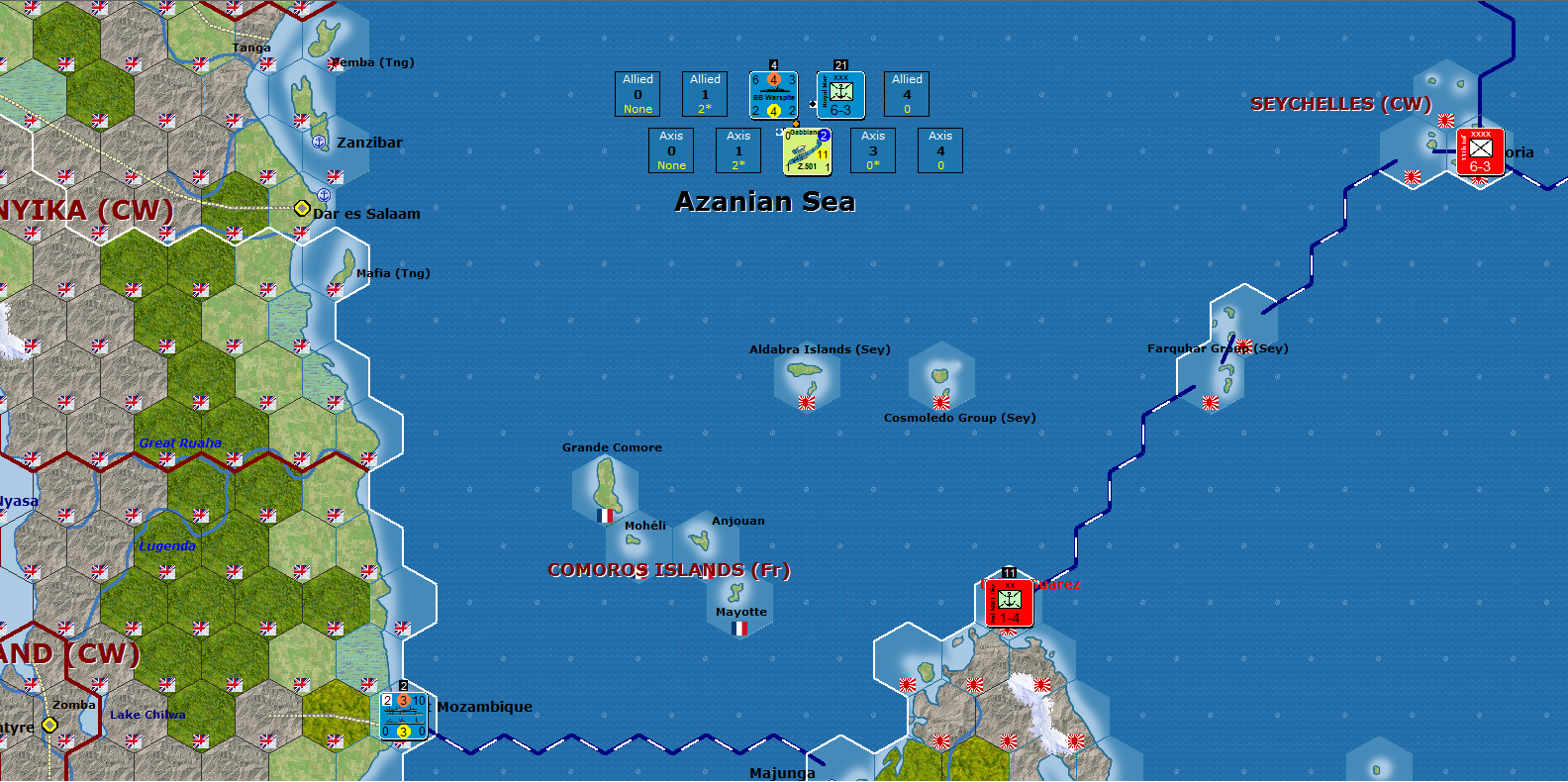Click the Dar es Salaam yellow city marker
This screenshot has width=1568, height=782.
tap(301, 208)
